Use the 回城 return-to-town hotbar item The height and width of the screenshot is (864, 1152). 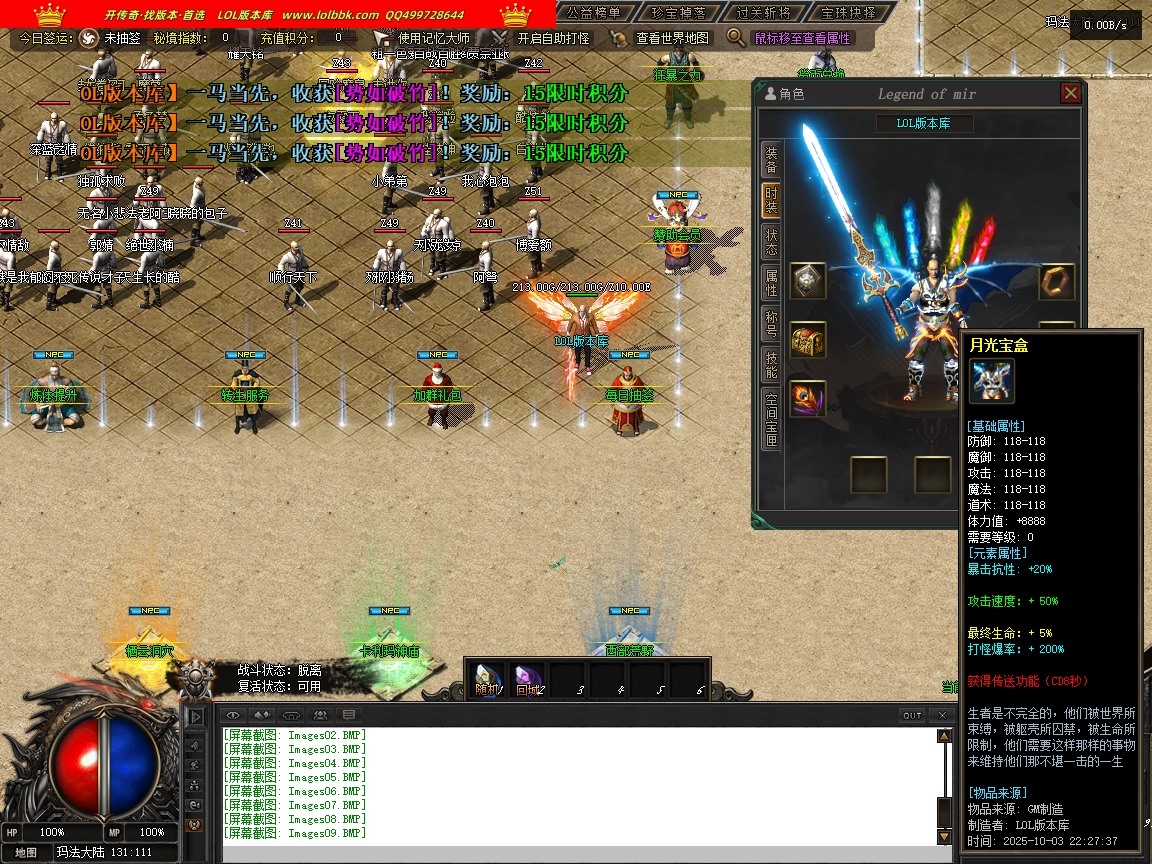tap(528, 679)
